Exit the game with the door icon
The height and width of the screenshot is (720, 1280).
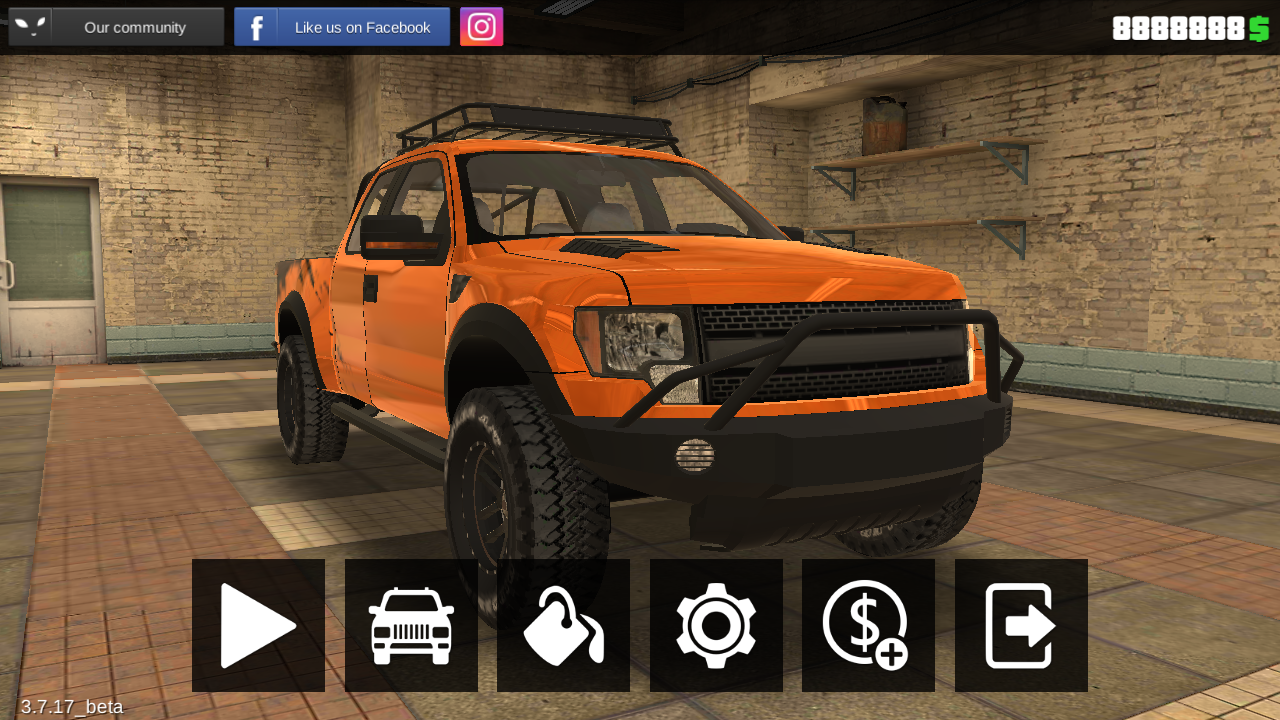pos(1021,625)
